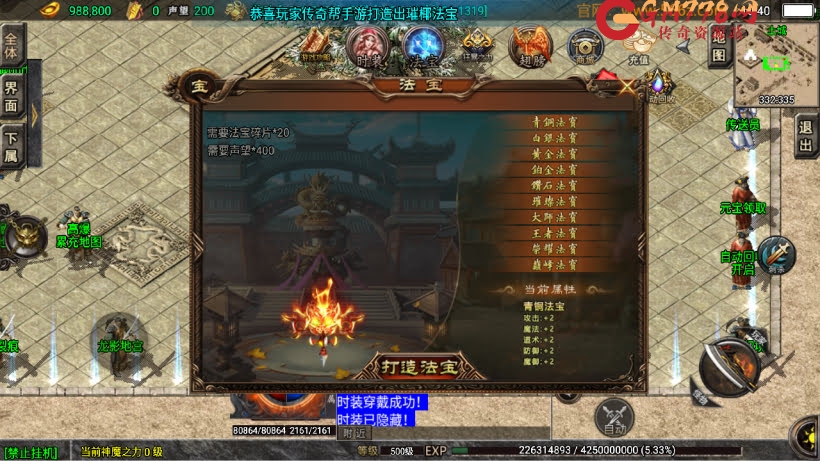Close the 法宝 panel with the X
This screenshot has width=820, height=461.
pyautogui.click(x=627, y=87)
